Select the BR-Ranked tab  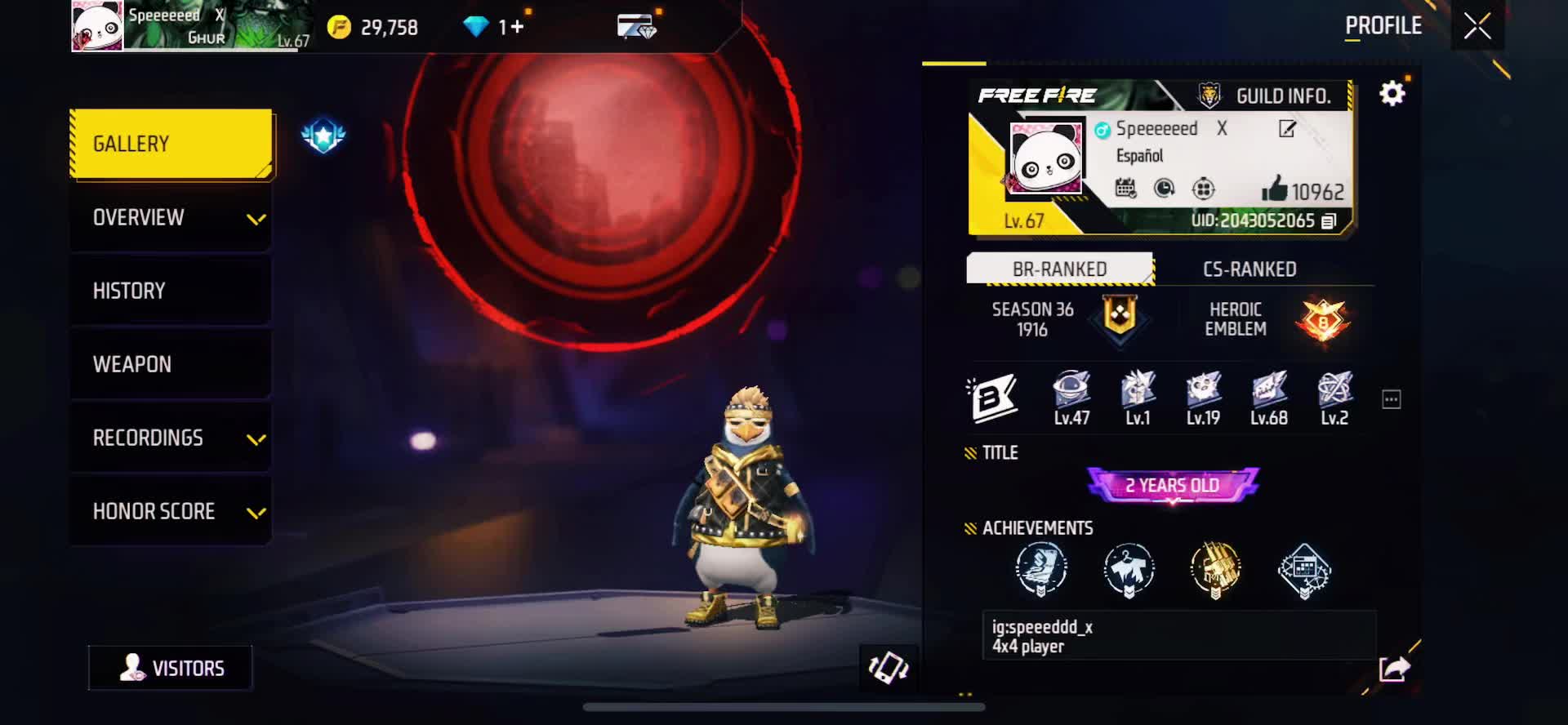(1059, 269)
